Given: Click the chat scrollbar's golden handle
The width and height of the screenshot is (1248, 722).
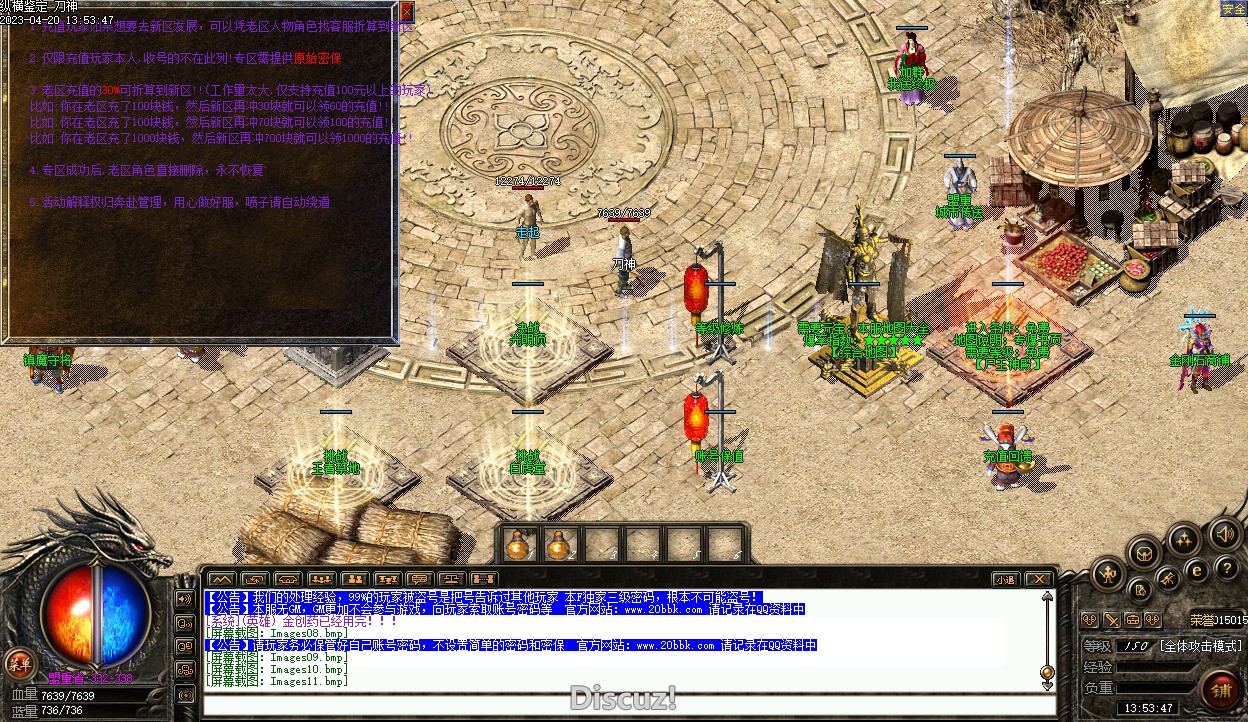Looking at the screenshot, I should pyautogui.click(x=1047, y=672).
